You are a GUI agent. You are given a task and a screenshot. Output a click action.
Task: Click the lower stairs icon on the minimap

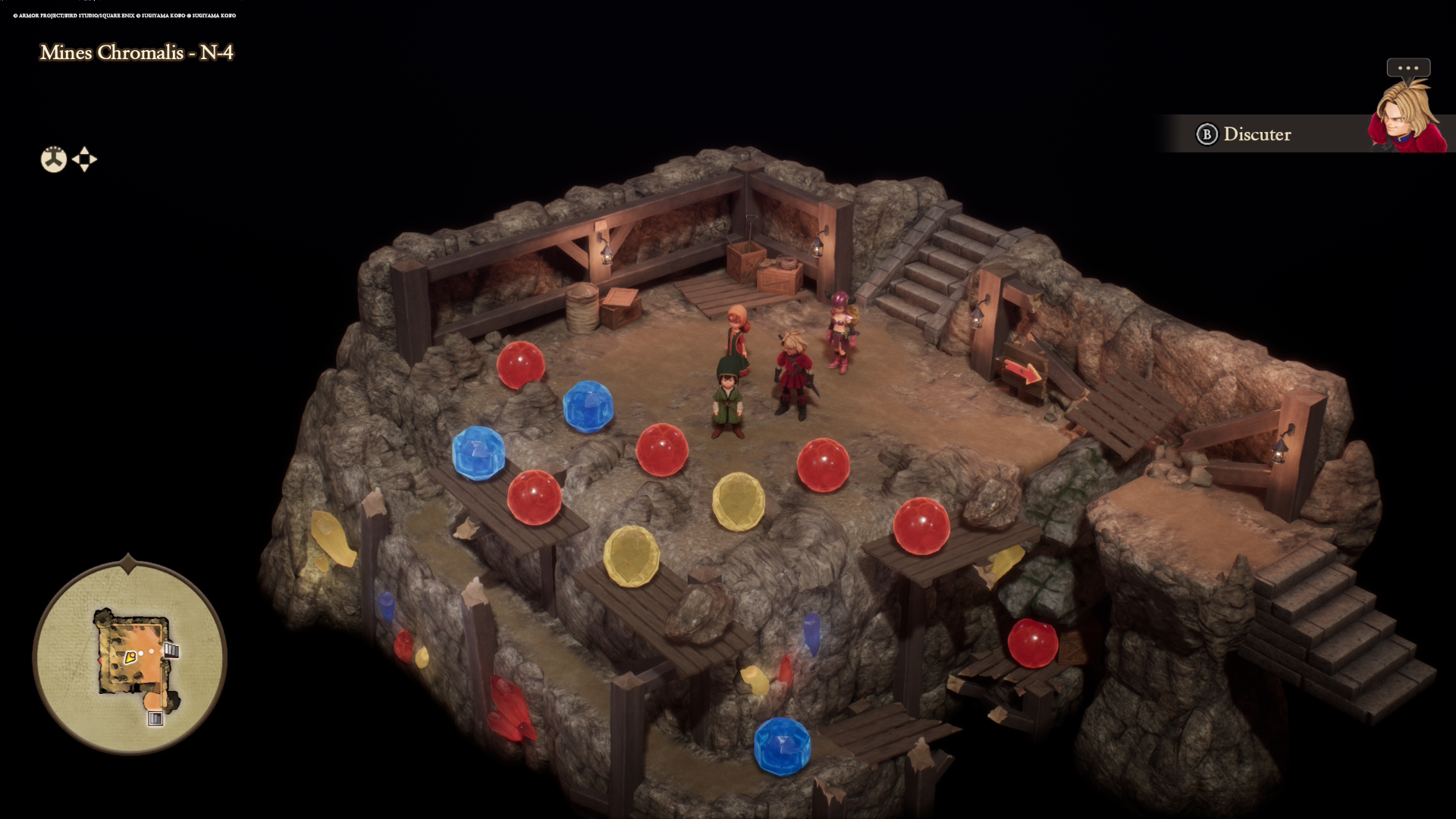[155, 718]
